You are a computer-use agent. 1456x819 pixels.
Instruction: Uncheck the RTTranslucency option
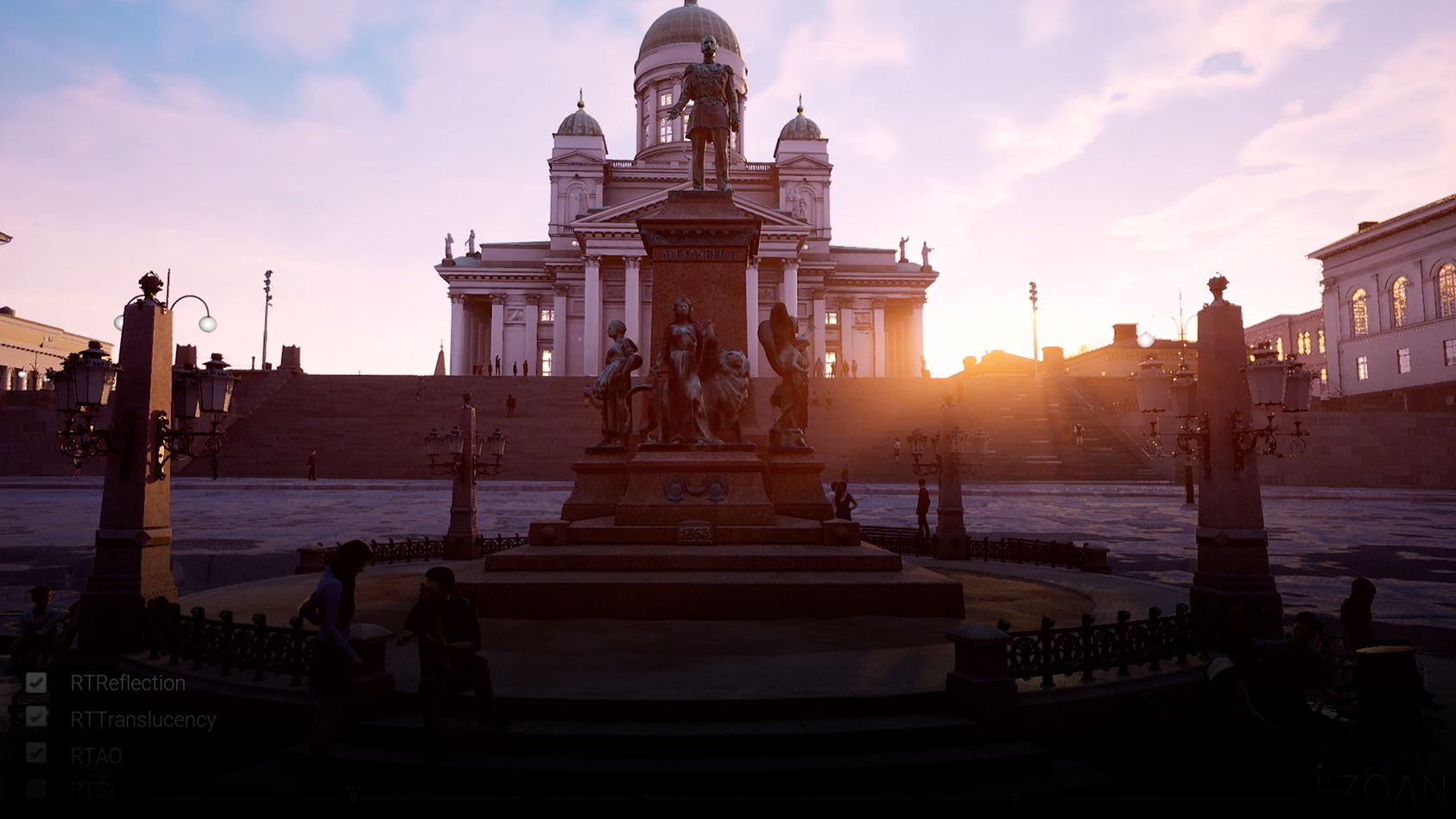tap(36, 718)
